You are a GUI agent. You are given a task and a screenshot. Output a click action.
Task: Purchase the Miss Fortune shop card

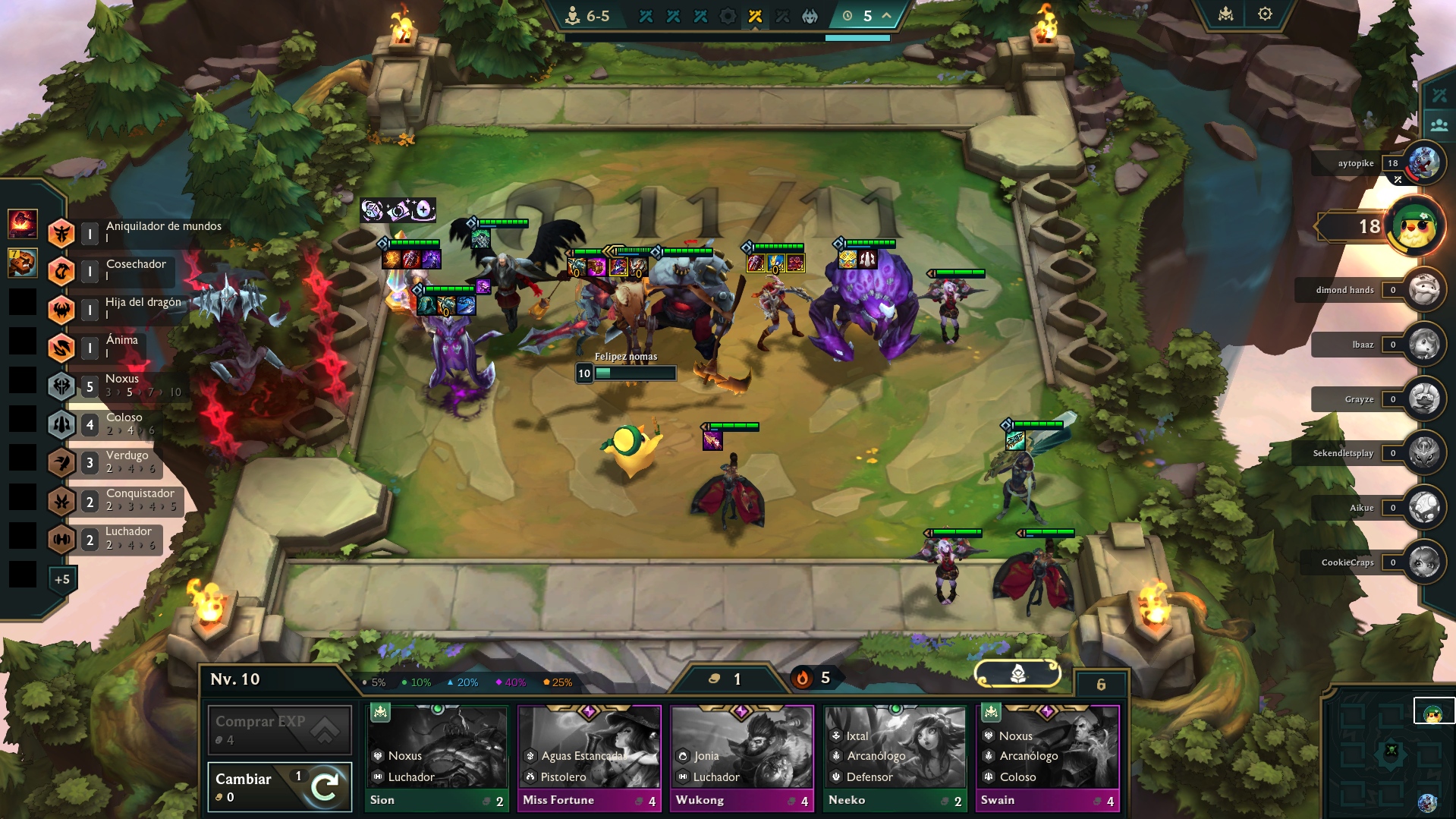(589, 758)
